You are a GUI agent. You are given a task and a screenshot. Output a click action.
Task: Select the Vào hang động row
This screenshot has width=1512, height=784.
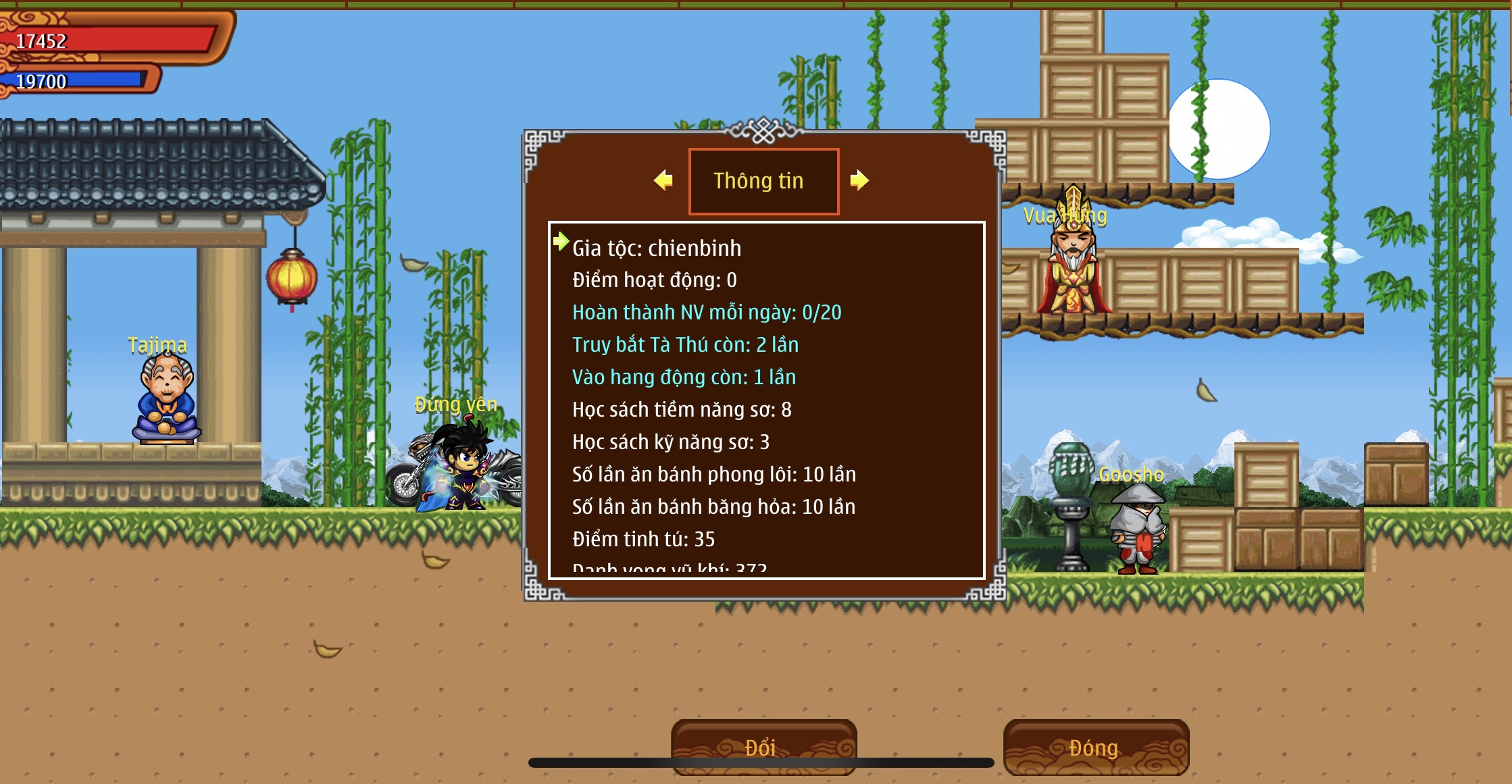[x=684, y=377]
